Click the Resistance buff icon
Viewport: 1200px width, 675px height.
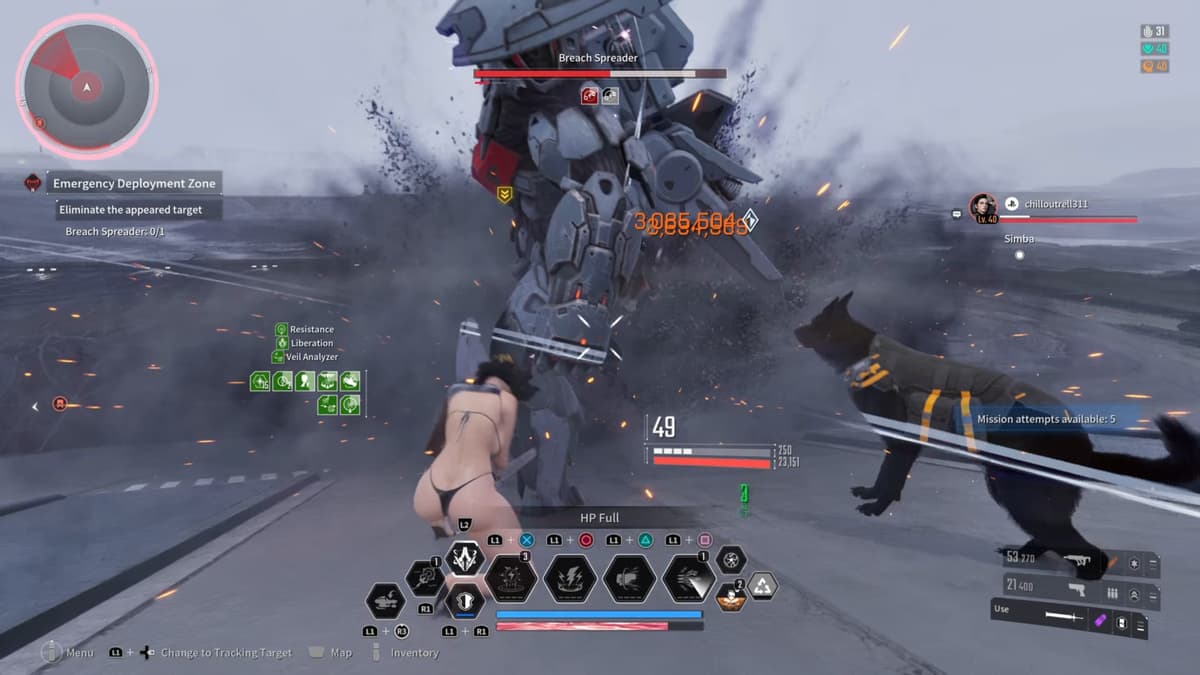coord(282,329)
